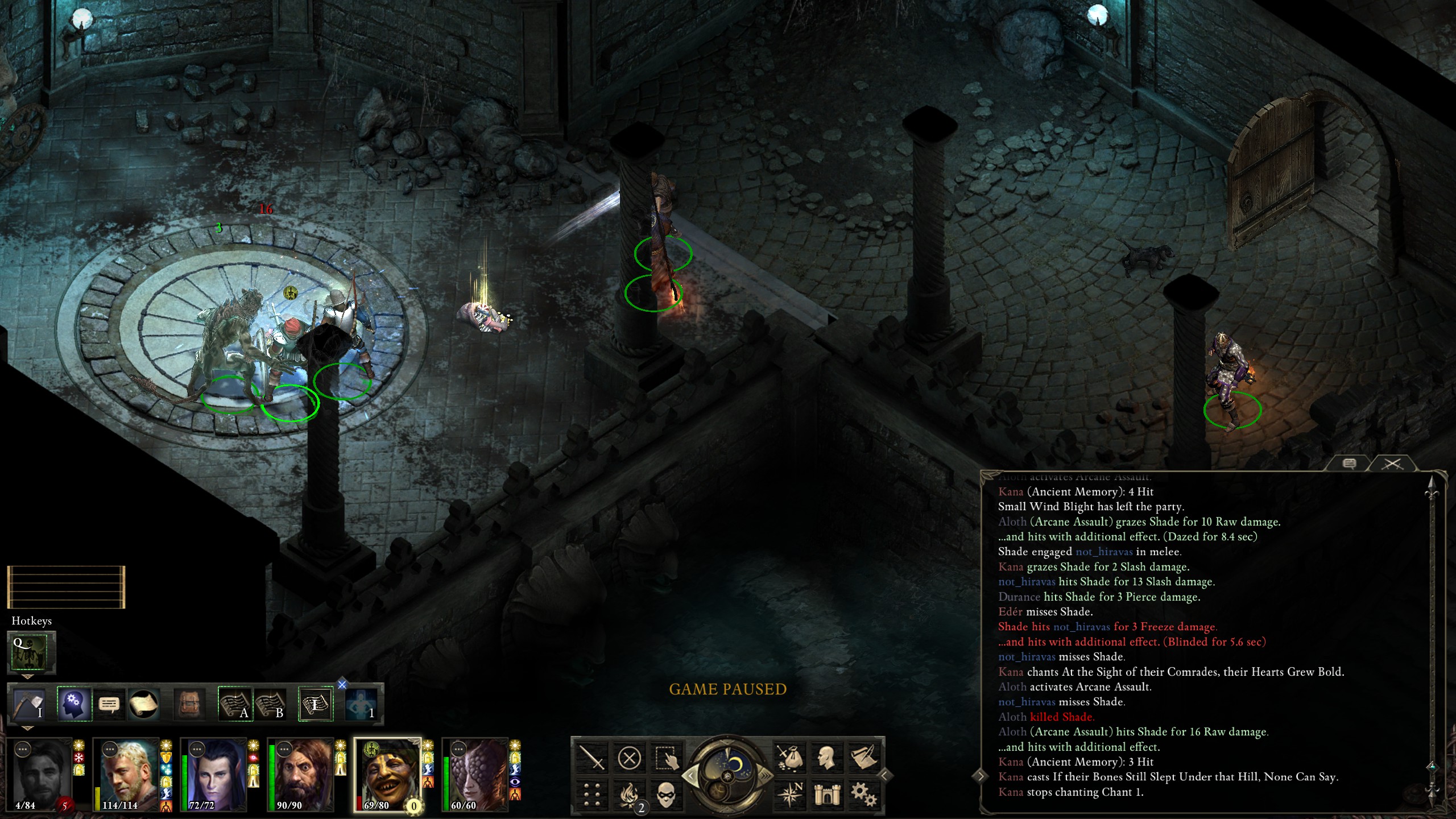This screenshot has width=1456, height=819.
Task: Activate the chant marked B
Action: (x=270, y=704)
